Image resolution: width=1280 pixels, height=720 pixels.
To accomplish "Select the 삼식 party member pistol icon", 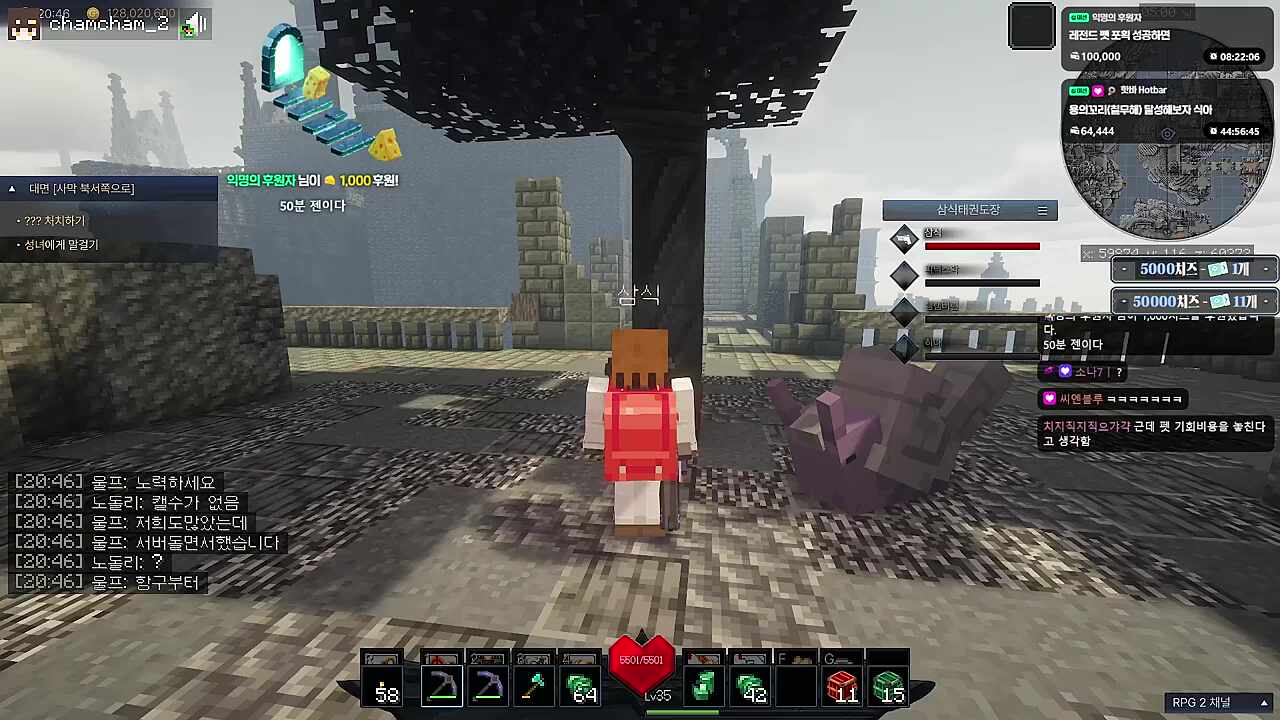I will pyautogui.click(x=904, y=239).
